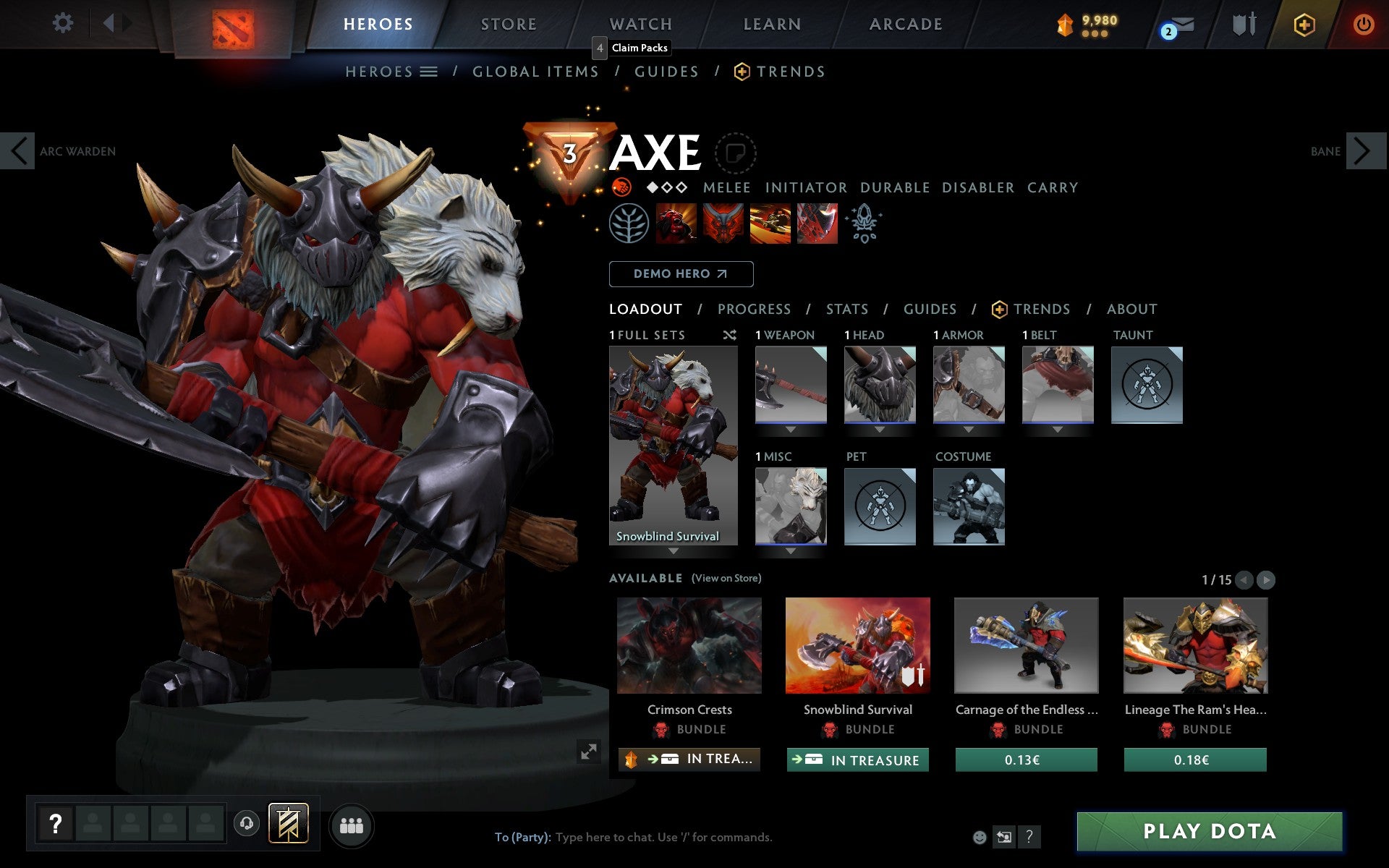View the Counter Helix ability icon

tap(770, 224)
